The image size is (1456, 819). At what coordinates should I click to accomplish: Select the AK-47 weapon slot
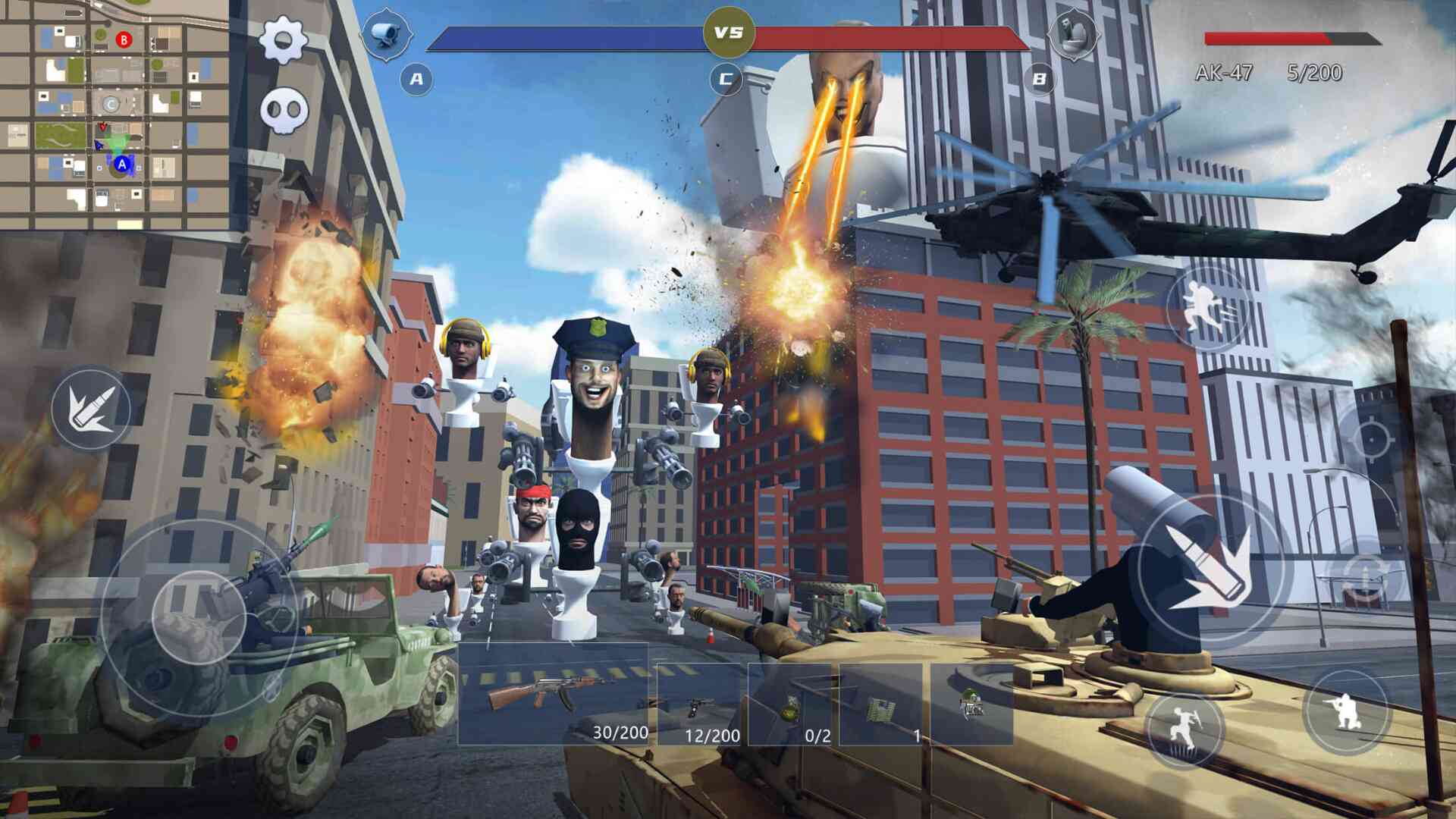tap(553, 694)
